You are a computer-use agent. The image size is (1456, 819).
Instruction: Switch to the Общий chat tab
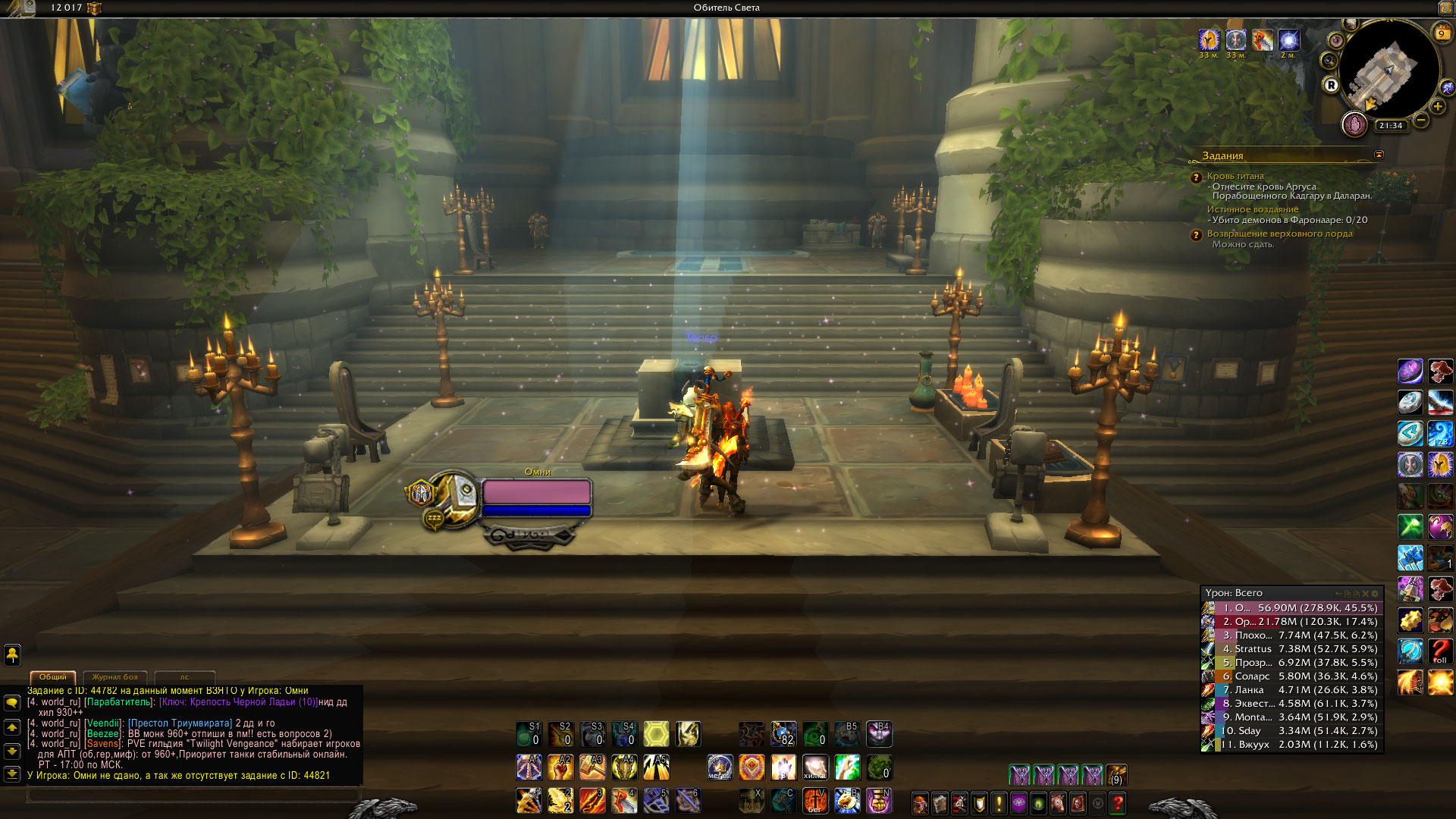click(53, 676)
